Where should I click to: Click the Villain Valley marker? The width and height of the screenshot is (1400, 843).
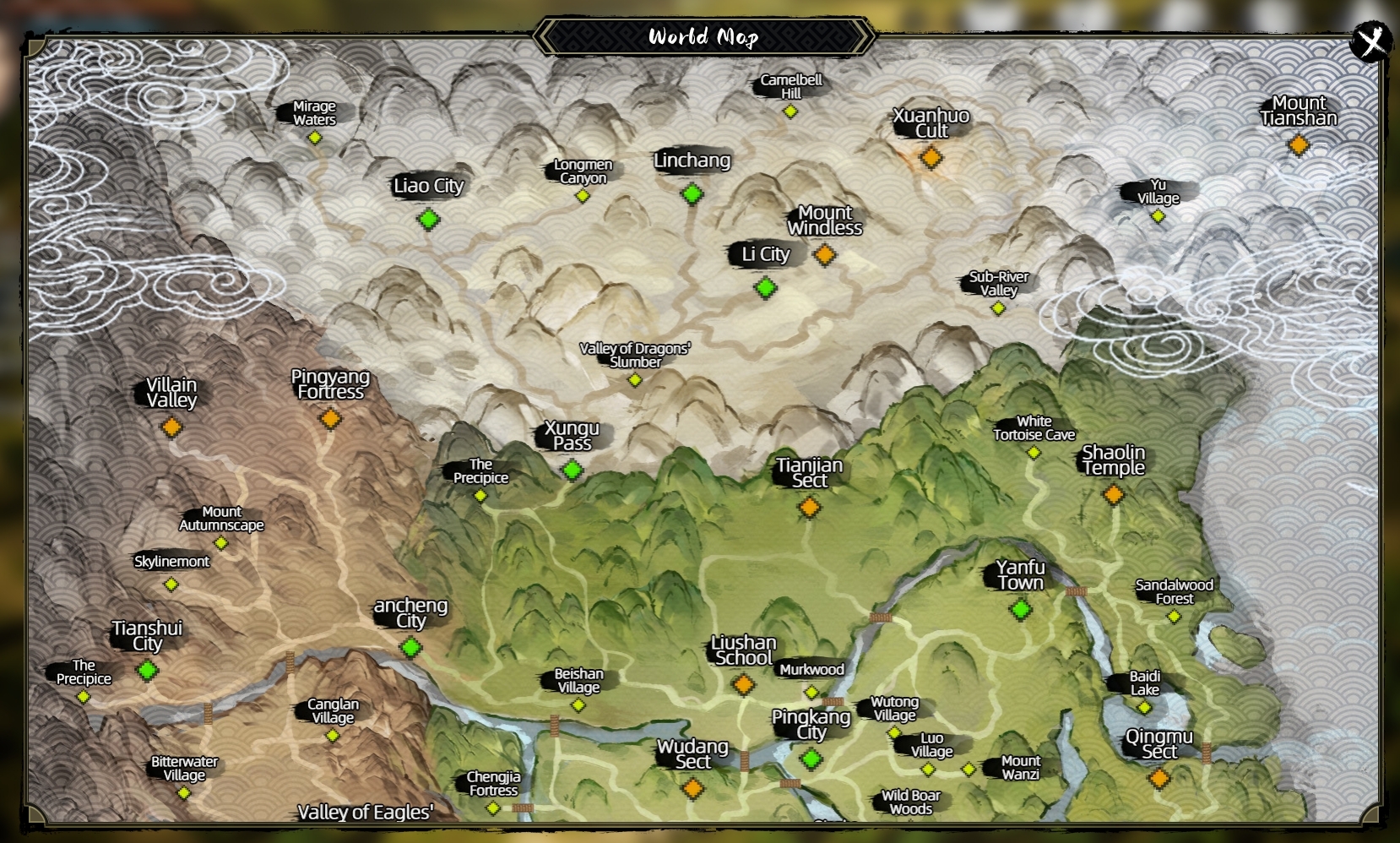click(171, 427)
